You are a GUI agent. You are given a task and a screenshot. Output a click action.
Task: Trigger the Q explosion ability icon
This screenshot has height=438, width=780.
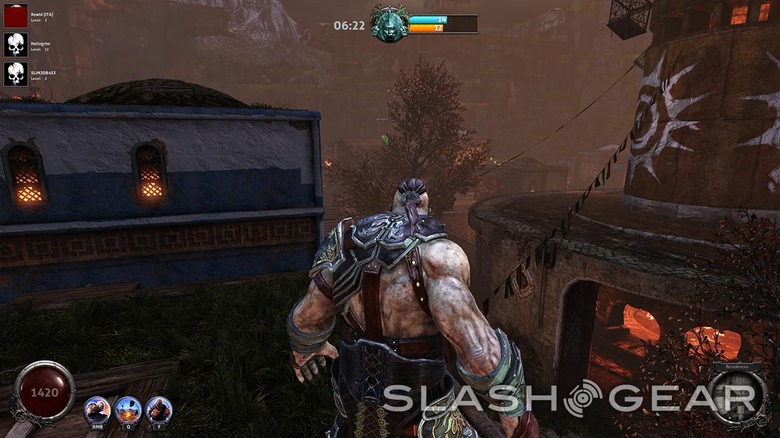[x=128, y=409]
